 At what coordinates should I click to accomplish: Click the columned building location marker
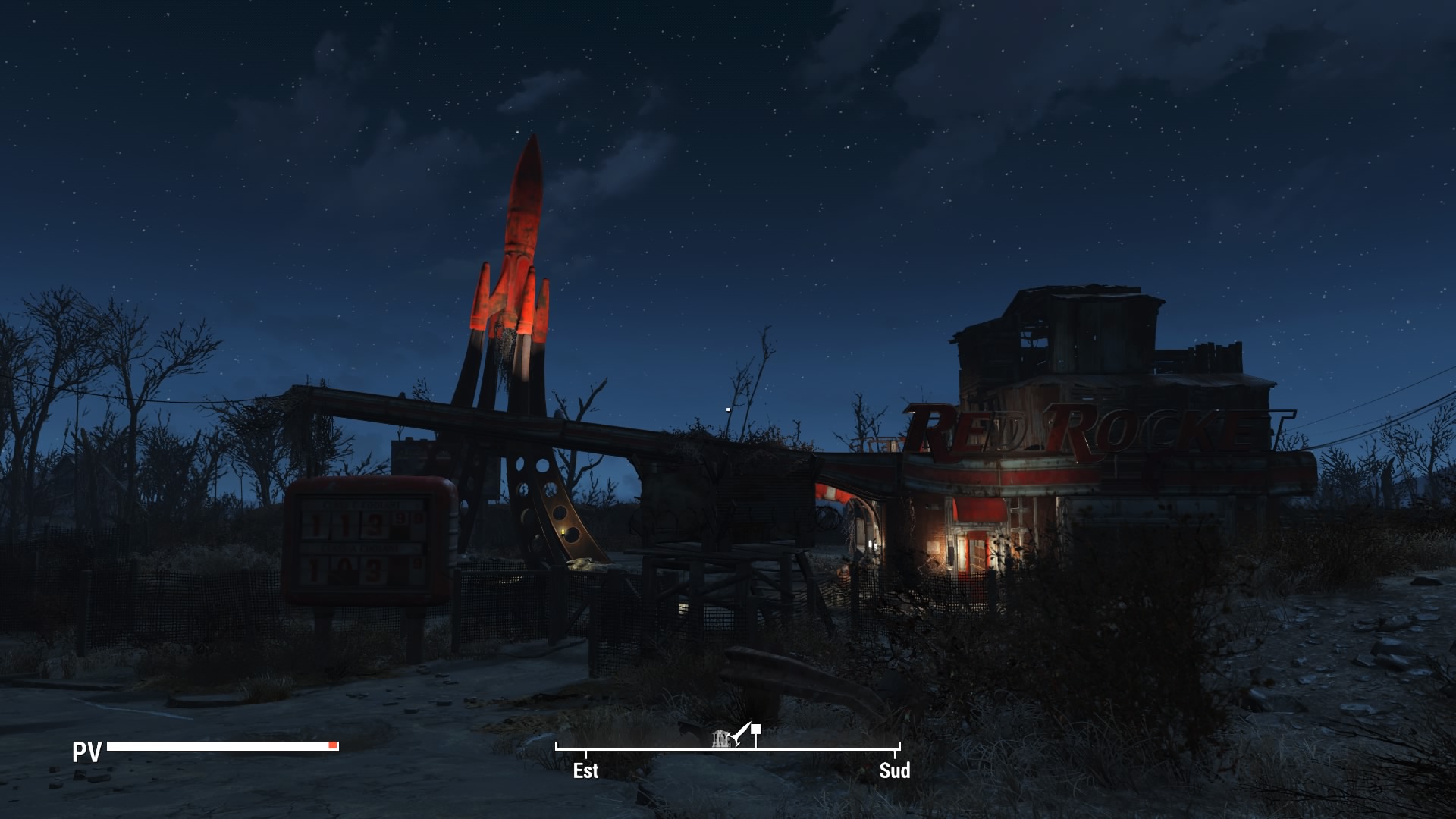(x=721, y=738)
